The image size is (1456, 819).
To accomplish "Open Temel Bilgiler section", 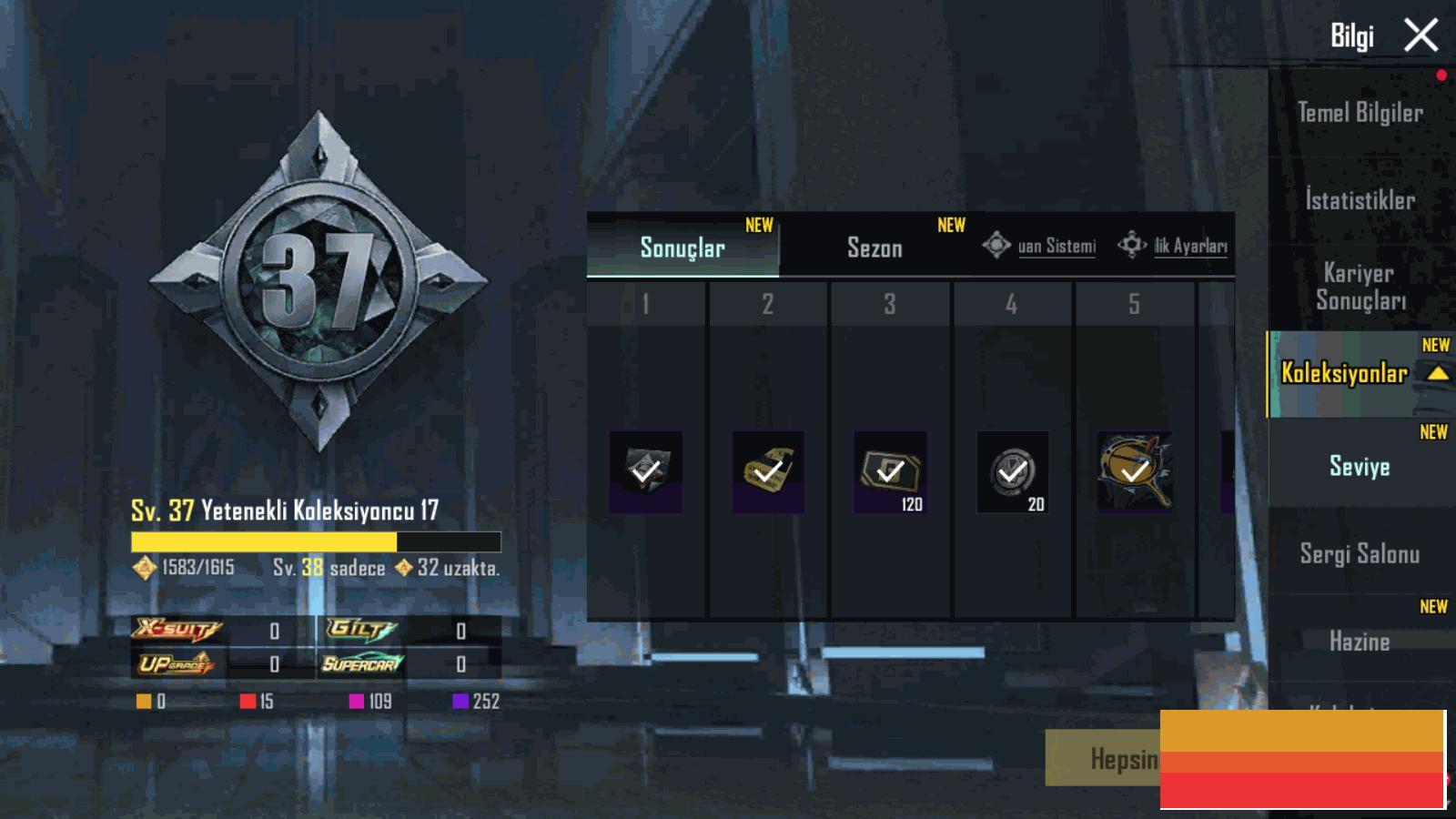I will [x=1360, y=113].
